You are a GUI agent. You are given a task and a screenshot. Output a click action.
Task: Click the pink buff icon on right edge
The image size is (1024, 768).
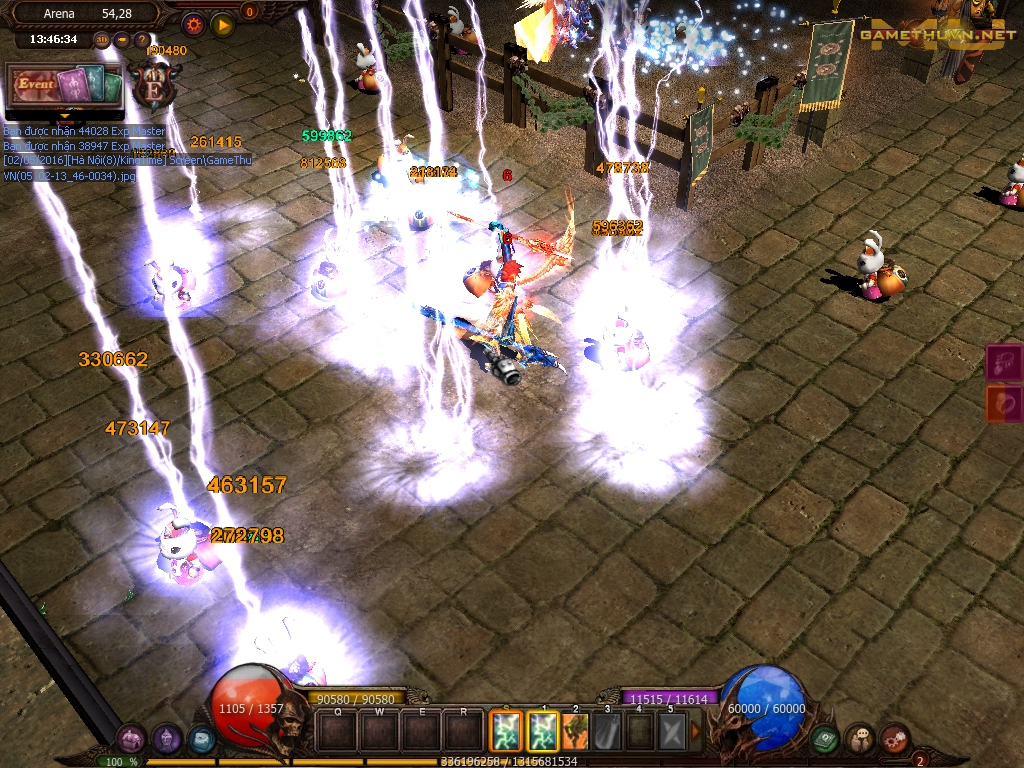tap(1005, 362)
